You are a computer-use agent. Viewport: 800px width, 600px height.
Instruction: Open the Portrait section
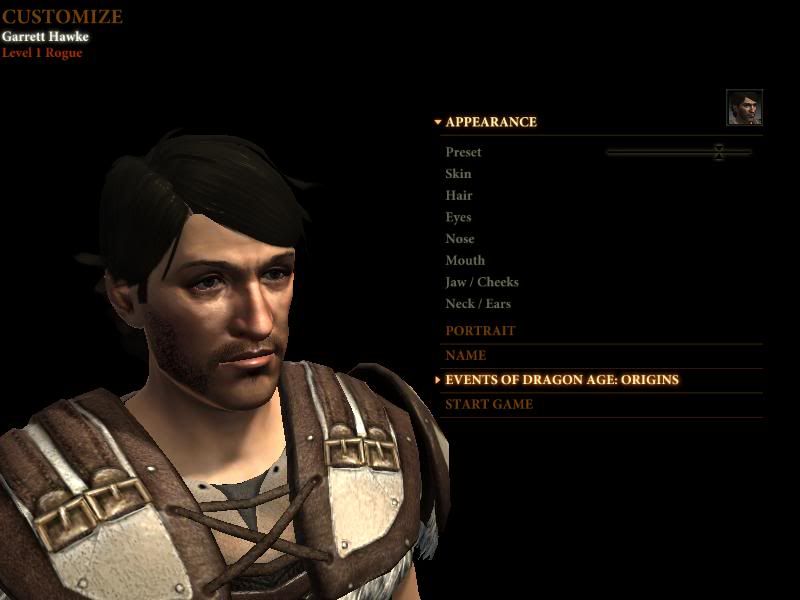(480, 331)
